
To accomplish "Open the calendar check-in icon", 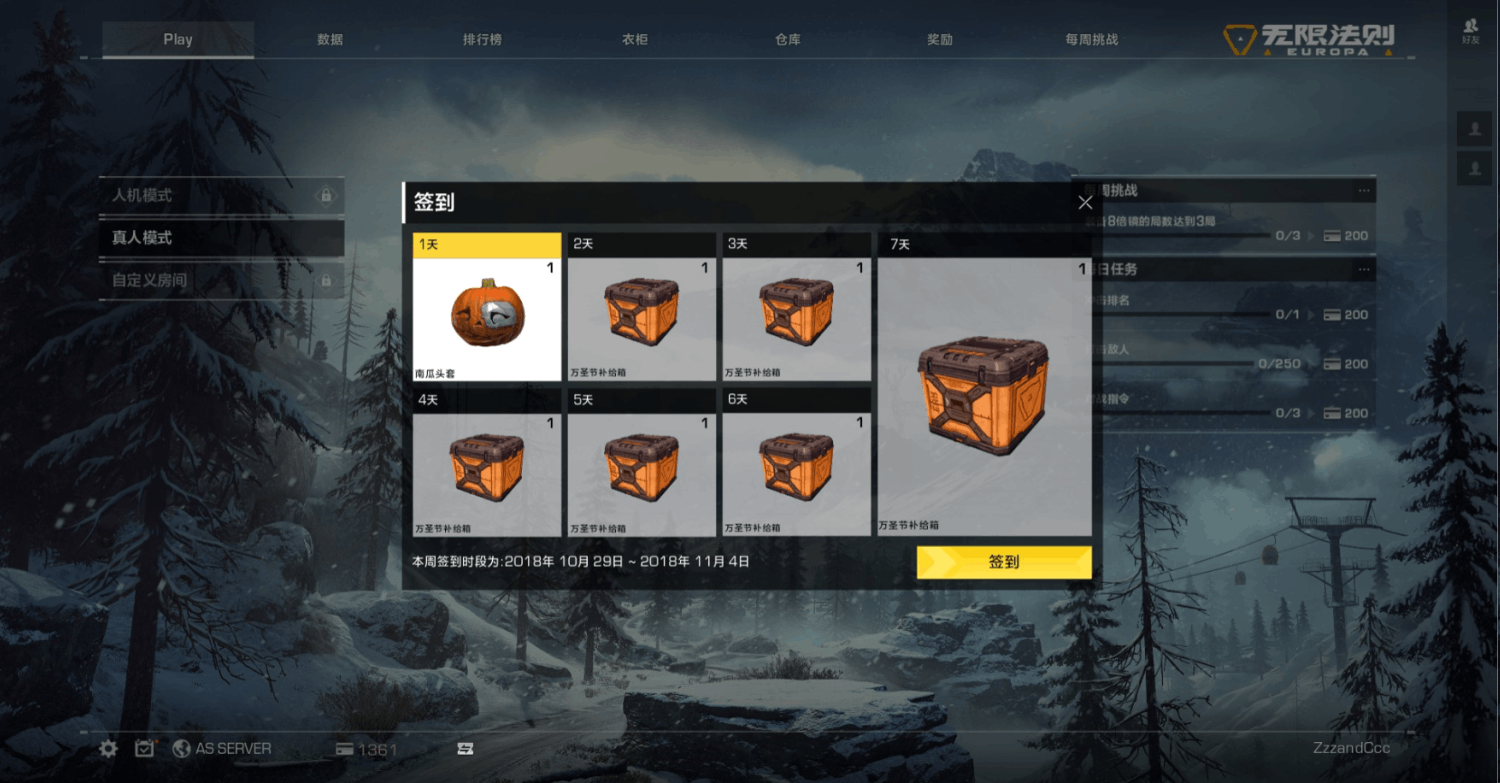I will pyautogui.click(x=146, y=749).
